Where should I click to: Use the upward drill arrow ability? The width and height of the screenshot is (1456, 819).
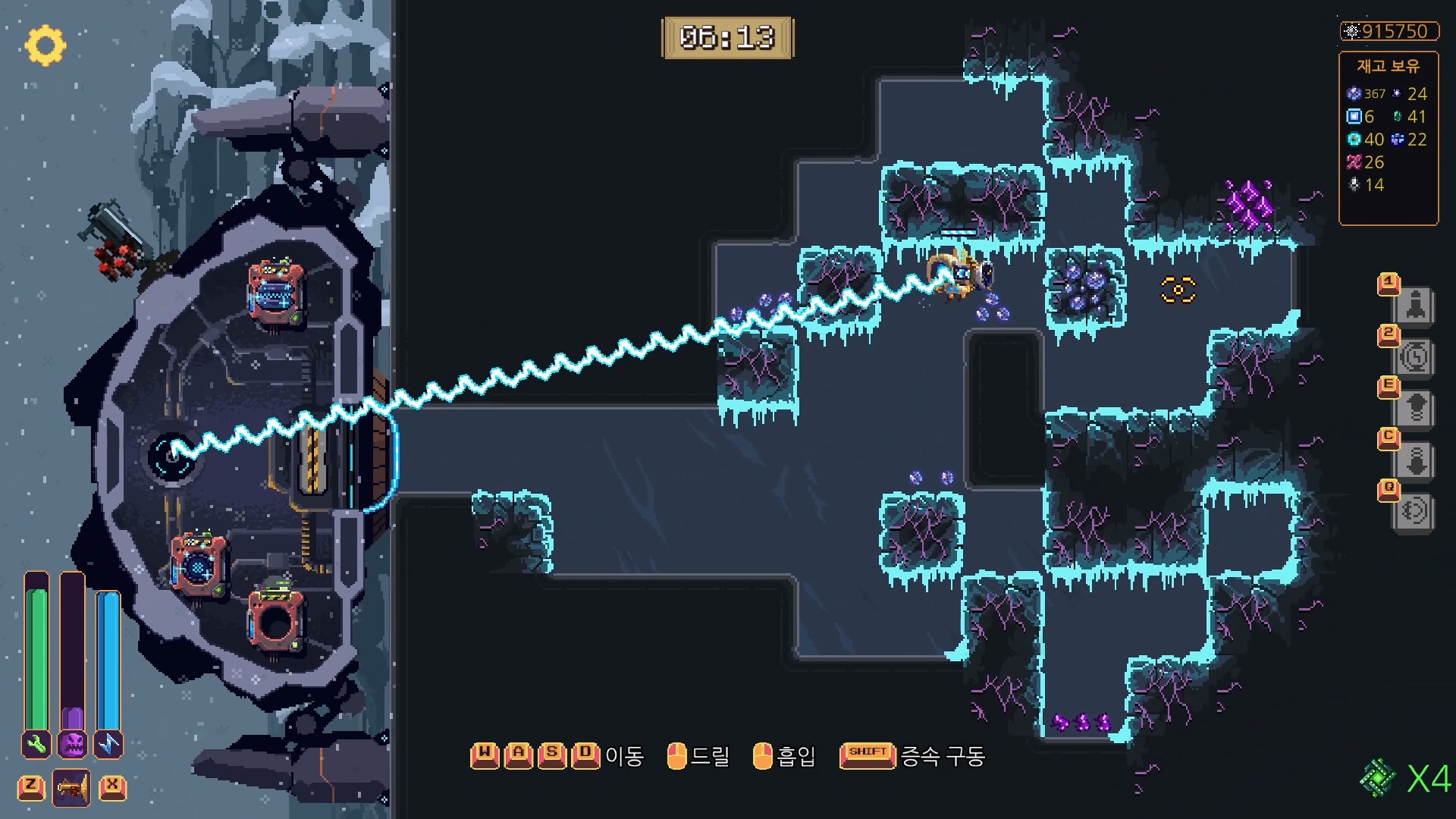coord(1414,409)
